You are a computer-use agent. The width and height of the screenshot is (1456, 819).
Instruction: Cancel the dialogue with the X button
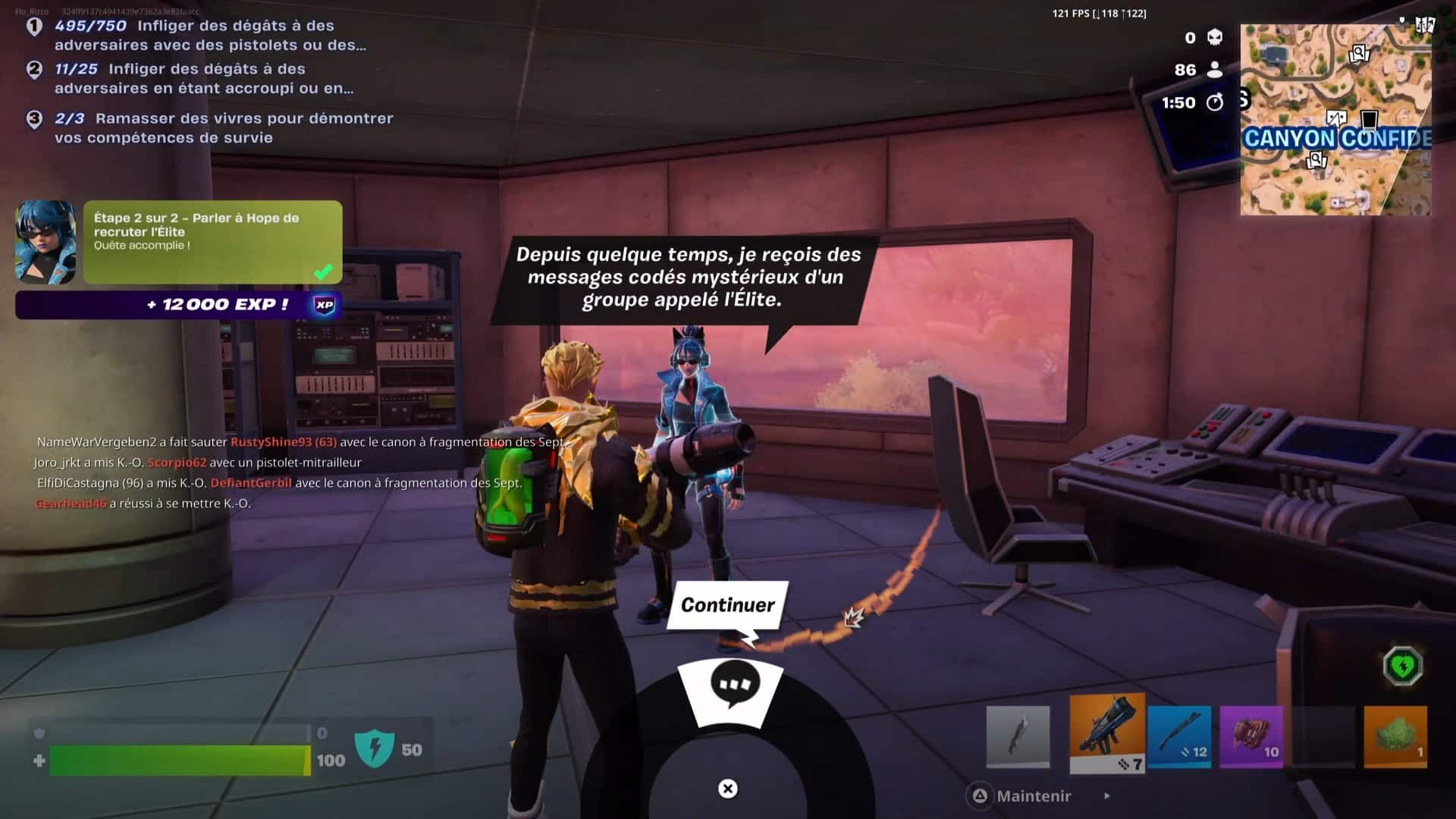[x=727, y=789]
